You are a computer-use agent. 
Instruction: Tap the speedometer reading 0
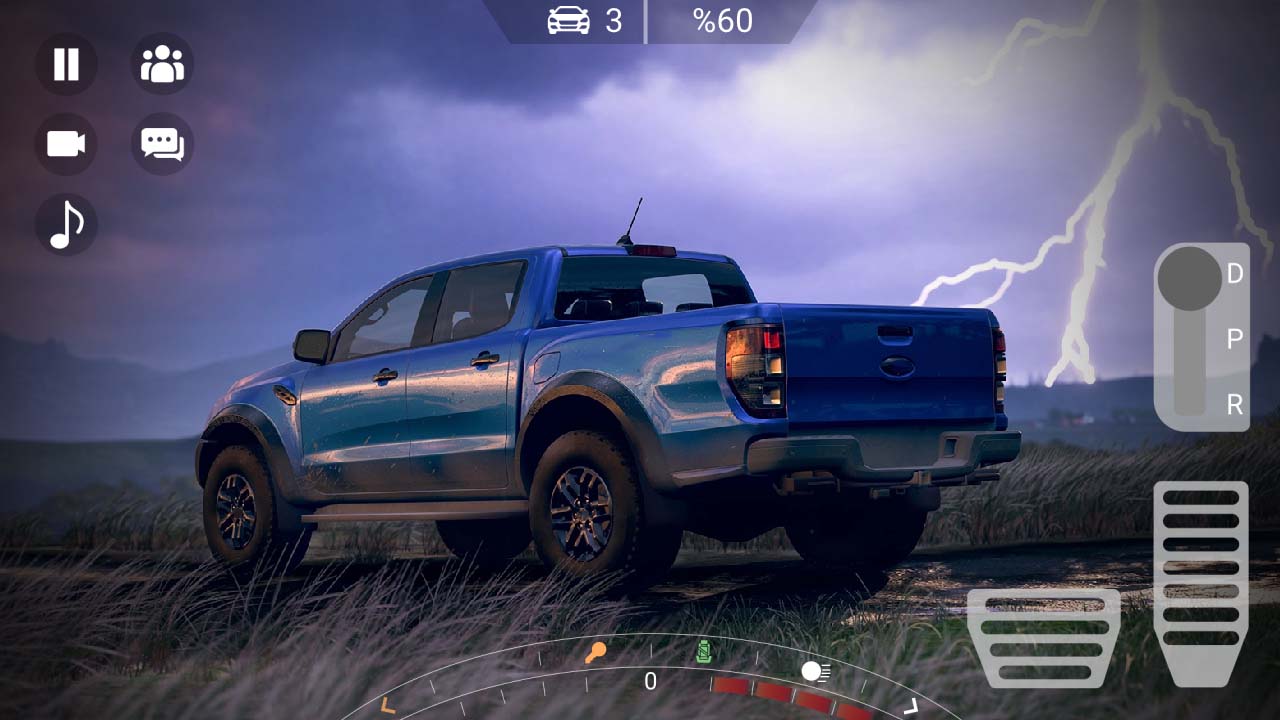click(x=649, y=681)
